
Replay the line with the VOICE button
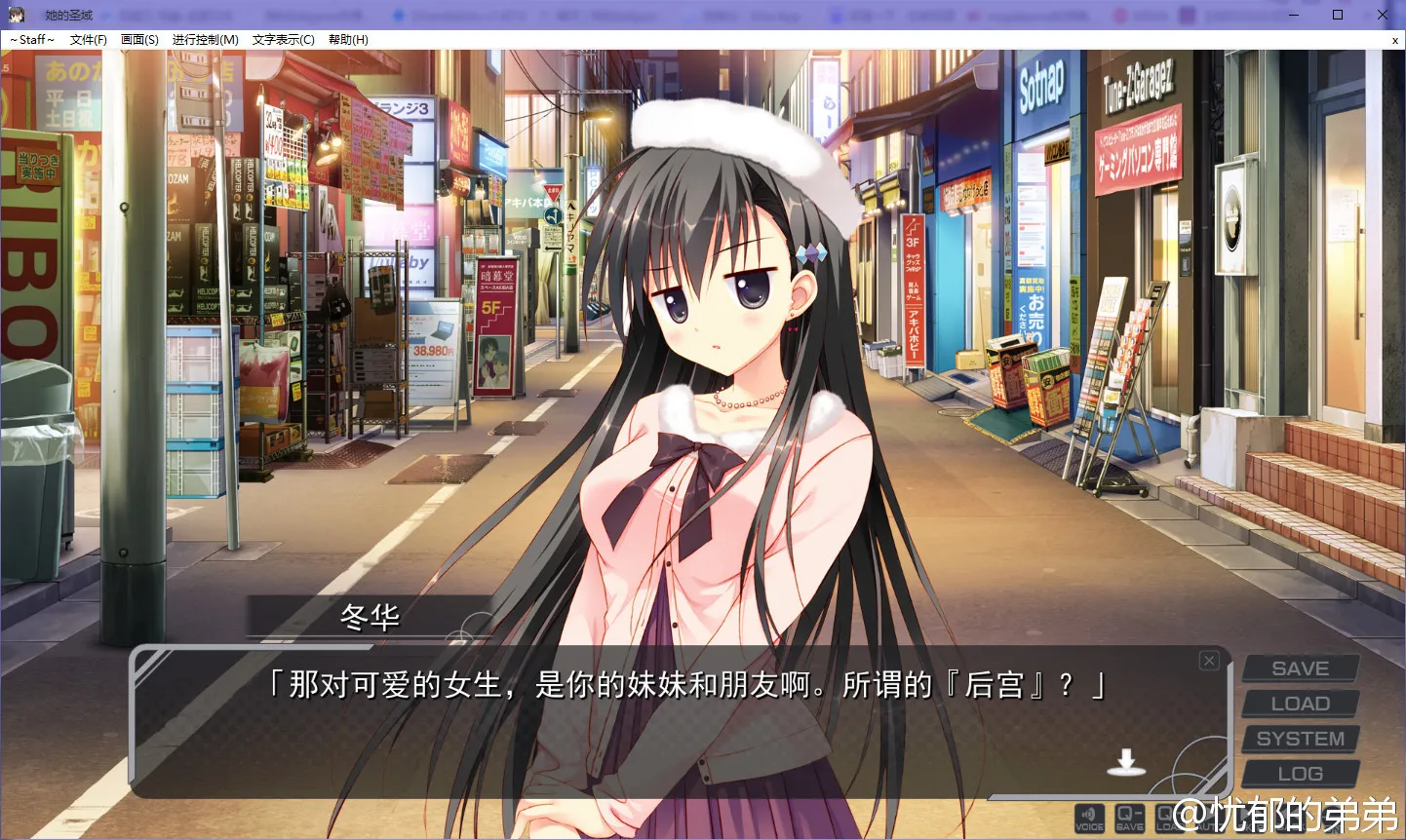[1089, 819]
